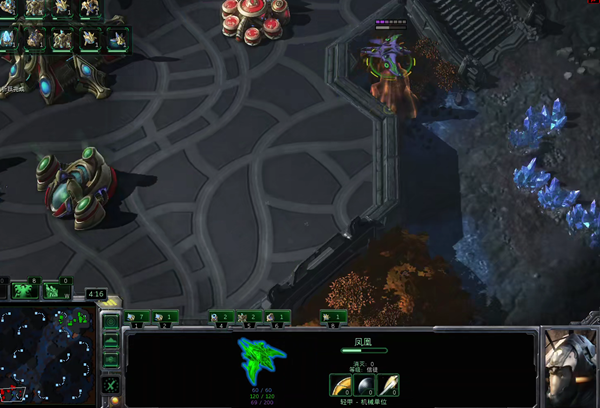Select control group 6 tab

pyautogui.click(x=277, y=317)
